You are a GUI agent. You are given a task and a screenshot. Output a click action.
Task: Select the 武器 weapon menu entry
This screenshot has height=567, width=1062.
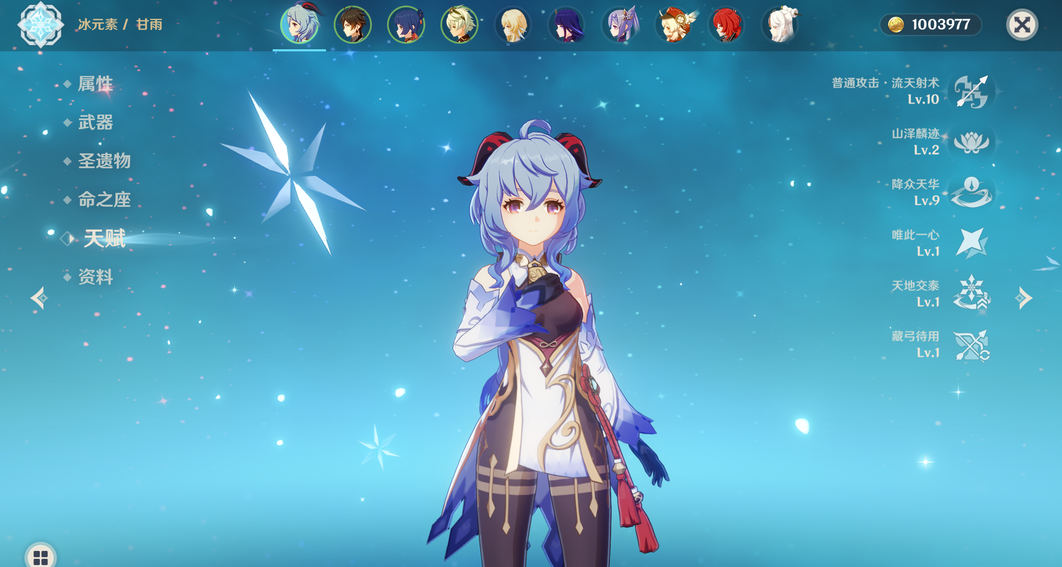point(95,122)
